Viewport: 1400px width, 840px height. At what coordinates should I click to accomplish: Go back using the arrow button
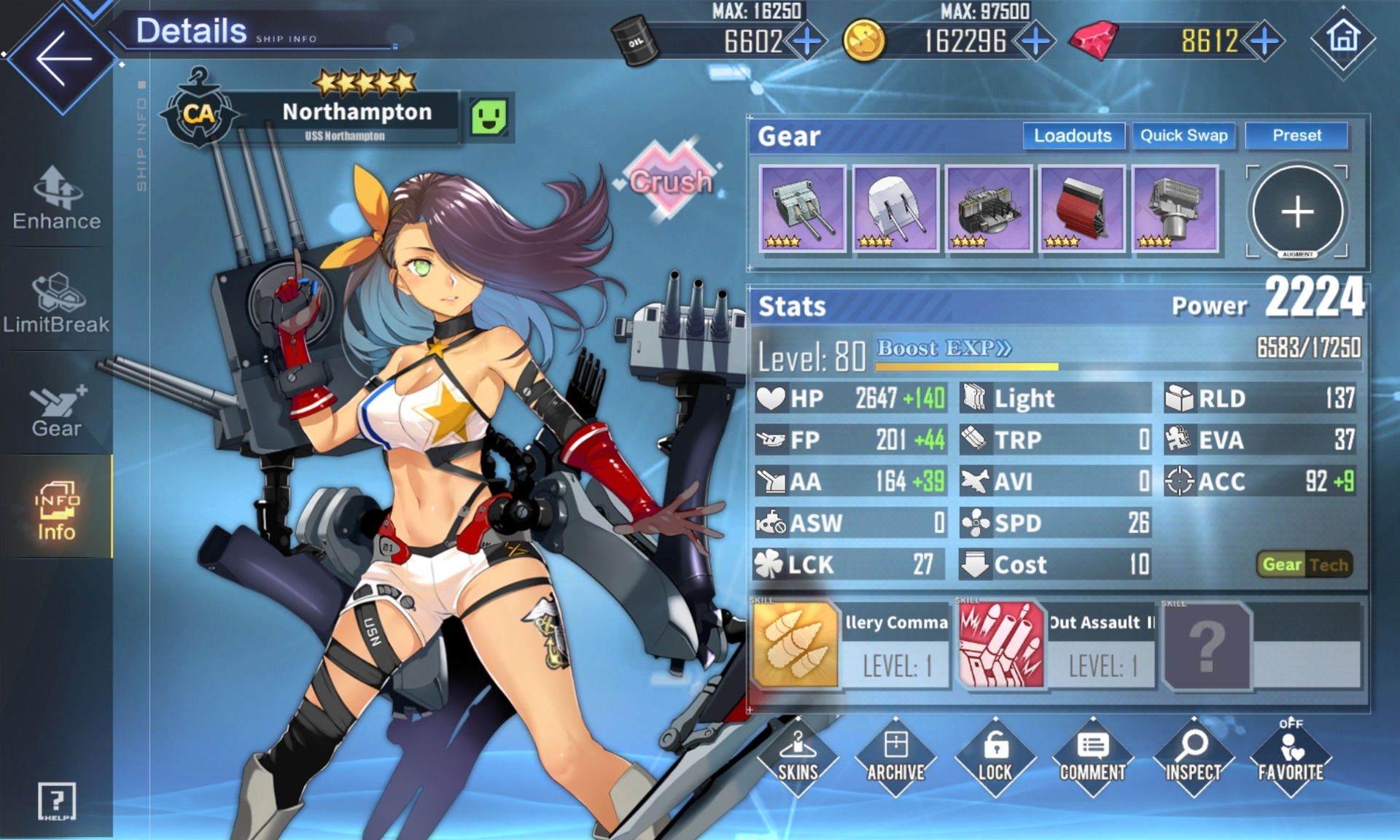pos(62,58)
